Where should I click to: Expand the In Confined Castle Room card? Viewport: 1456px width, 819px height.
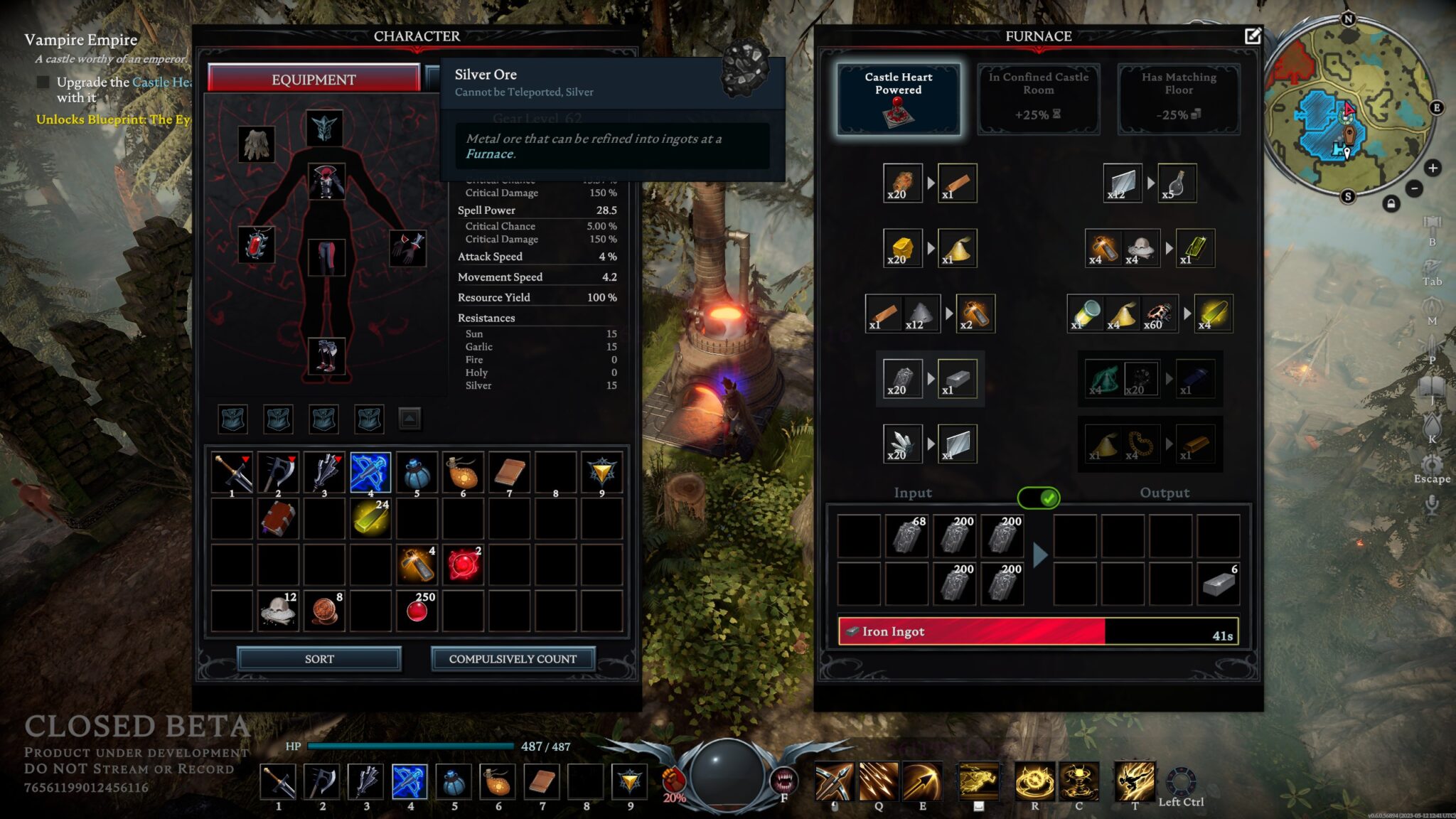(x=1038, y=98)
